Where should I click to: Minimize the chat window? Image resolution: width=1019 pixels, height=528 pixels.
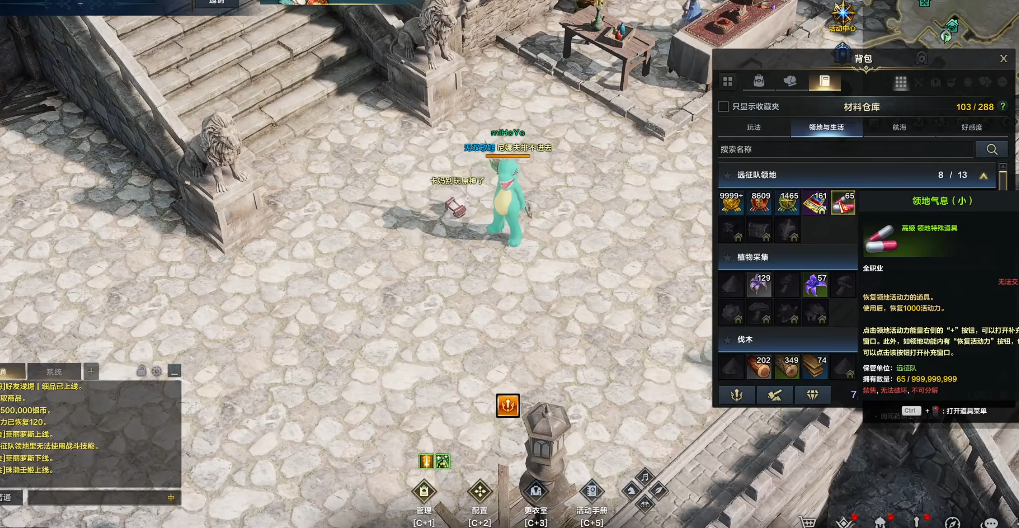point(174,371)
